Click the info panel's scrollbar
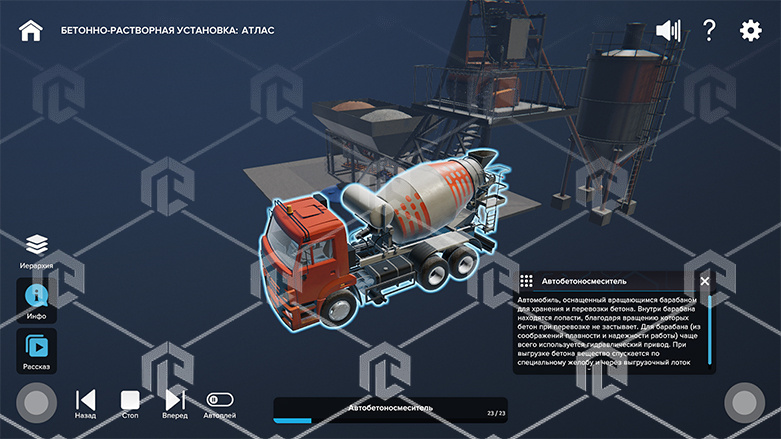781x439 pixels. click(x=710, y=330)
